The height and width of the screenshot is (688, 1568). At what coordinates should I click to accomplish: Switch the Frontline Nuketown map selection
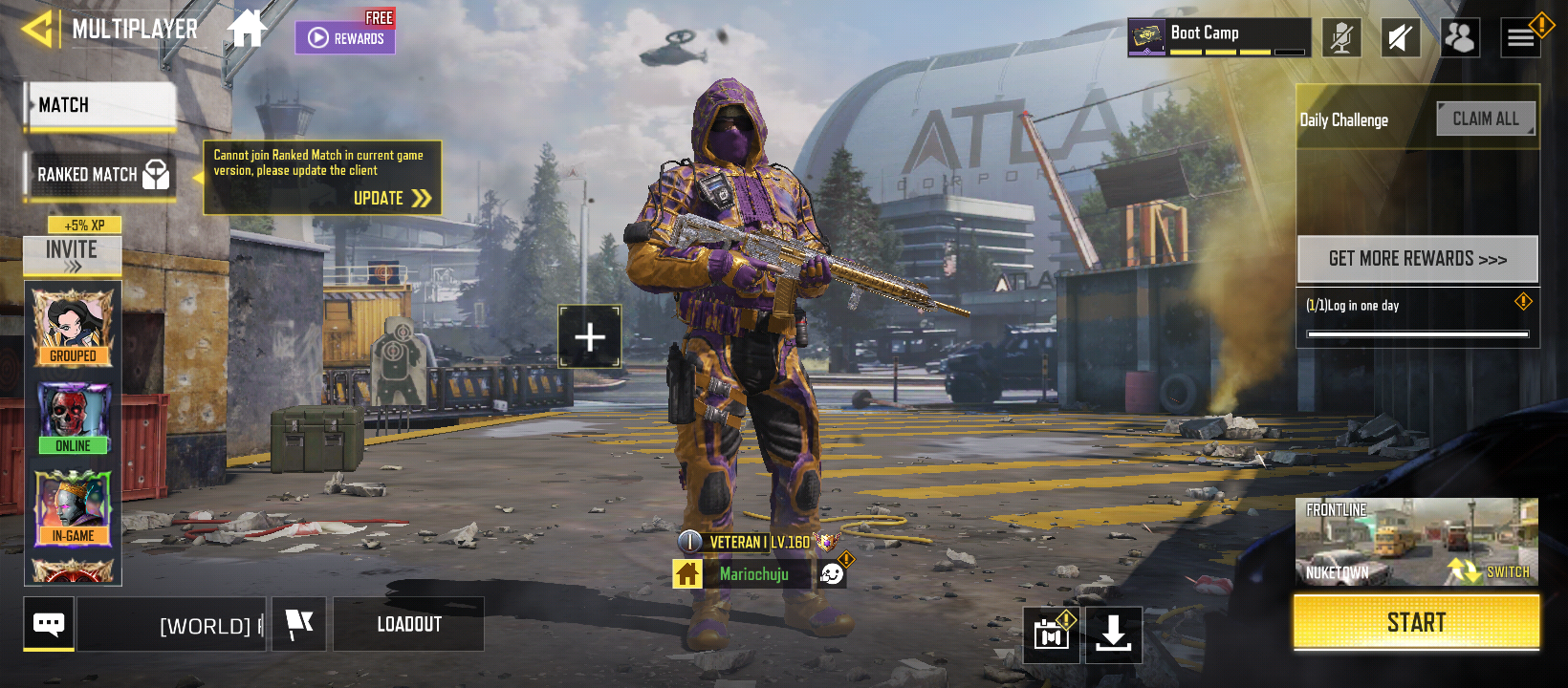(x=1416, y=541)
